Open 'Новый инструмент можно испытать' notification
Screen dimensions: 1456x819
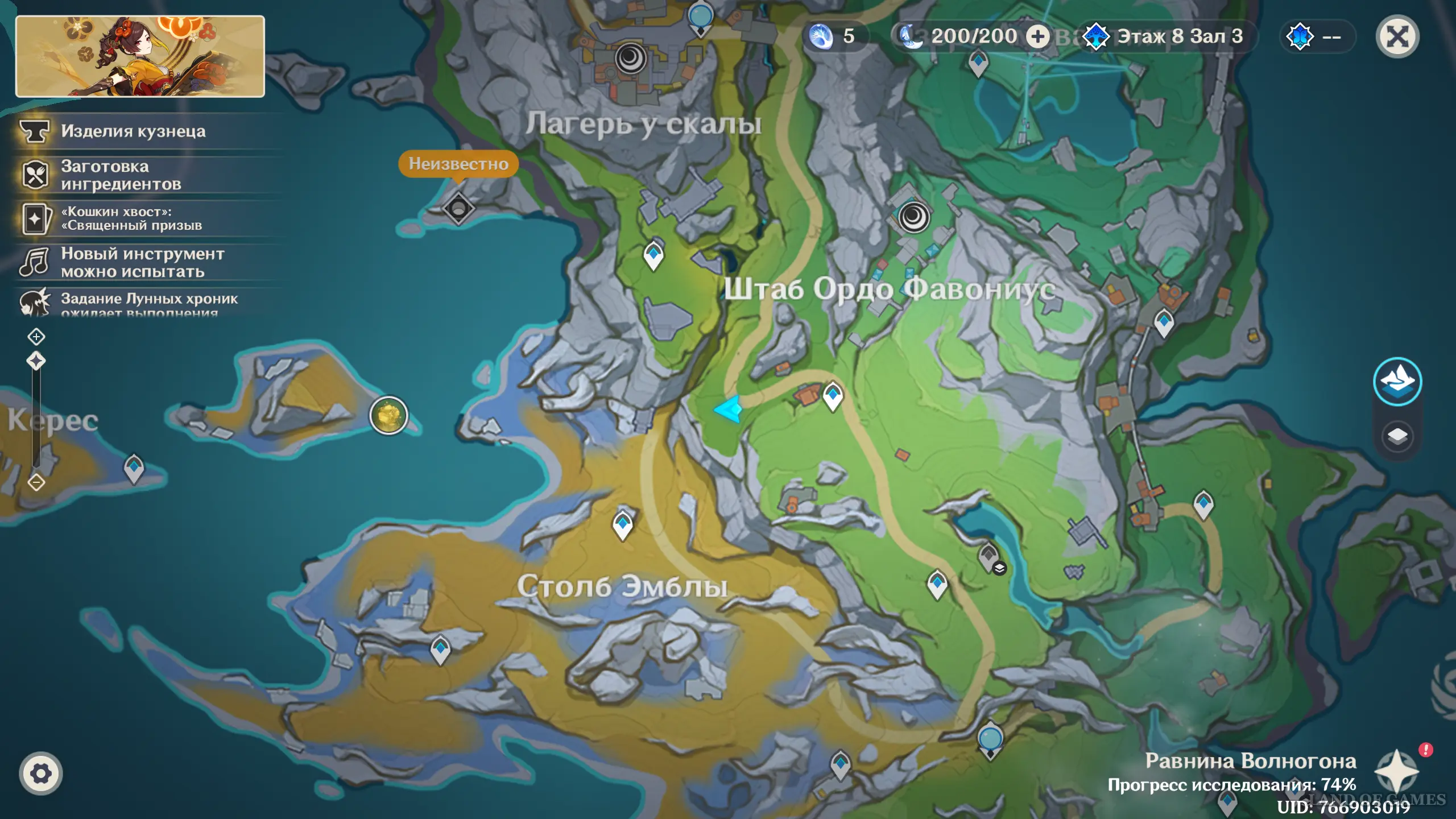click(142, 263)
